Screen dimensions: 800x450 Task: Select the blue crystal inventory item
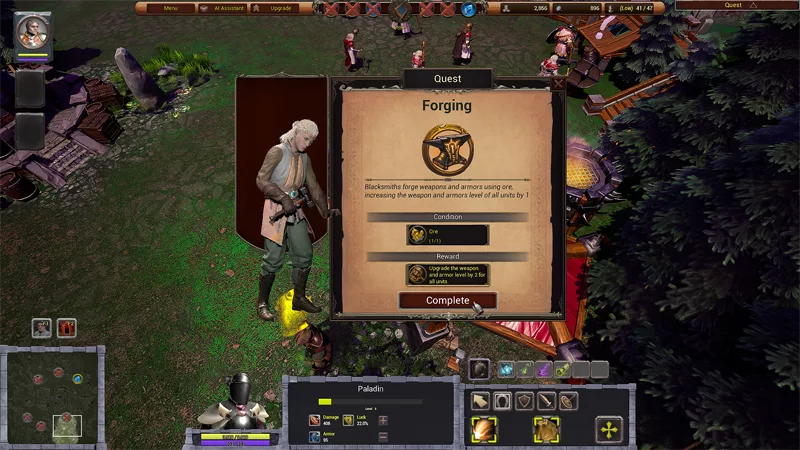[x=506, y=370]
